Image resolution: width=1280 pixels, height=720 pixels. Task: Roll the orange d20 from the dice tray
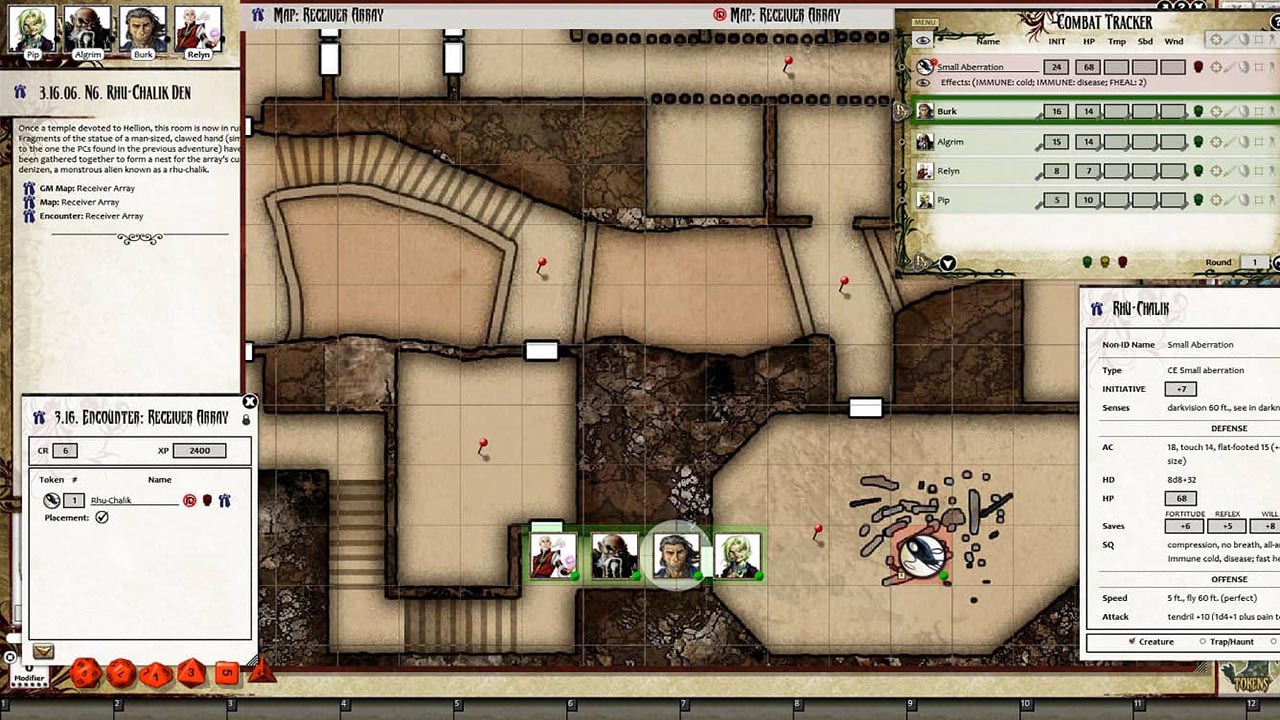[84, 674]
